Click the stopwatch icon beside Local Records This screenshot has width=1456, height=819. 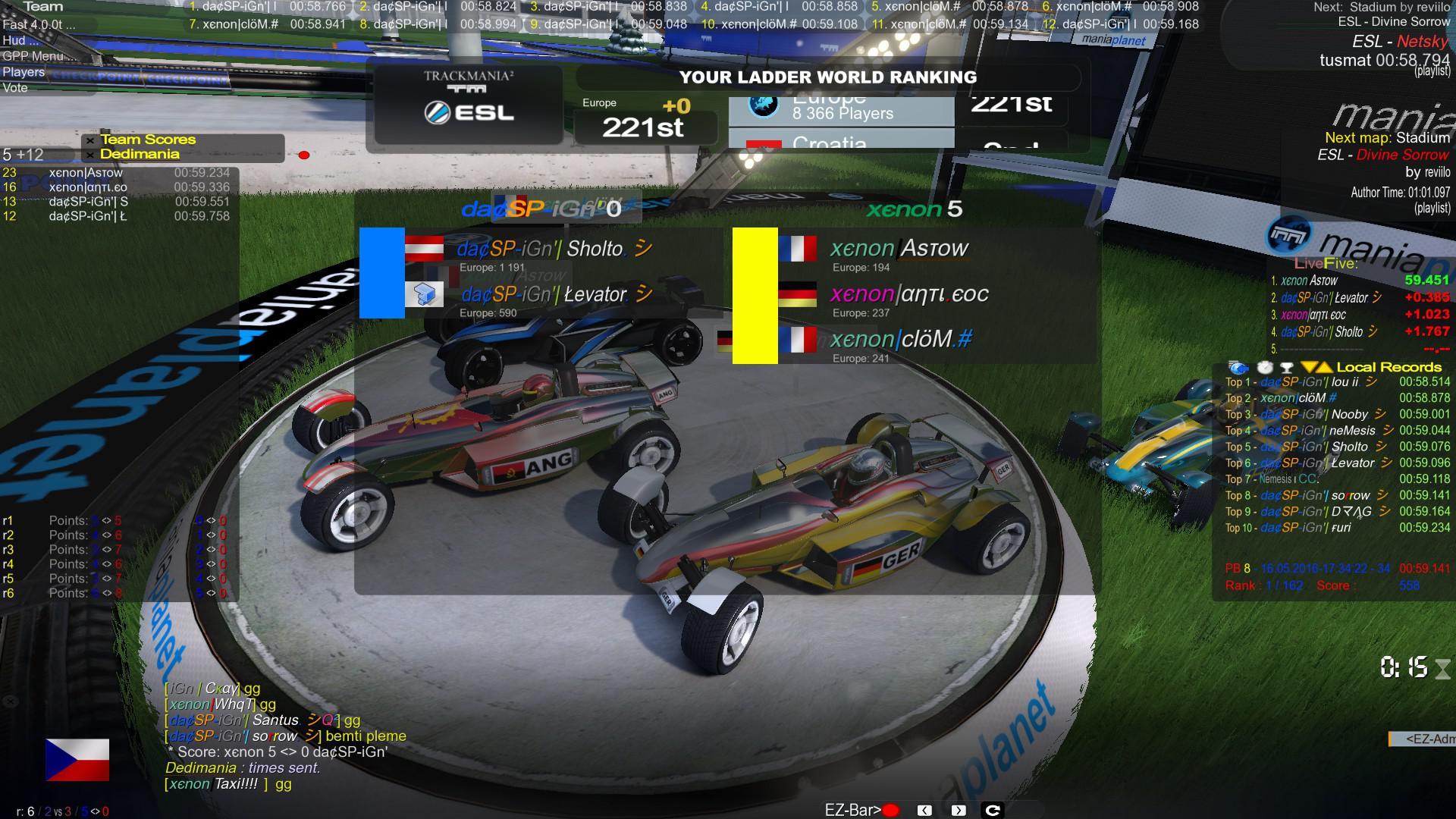pos(1264,368)
